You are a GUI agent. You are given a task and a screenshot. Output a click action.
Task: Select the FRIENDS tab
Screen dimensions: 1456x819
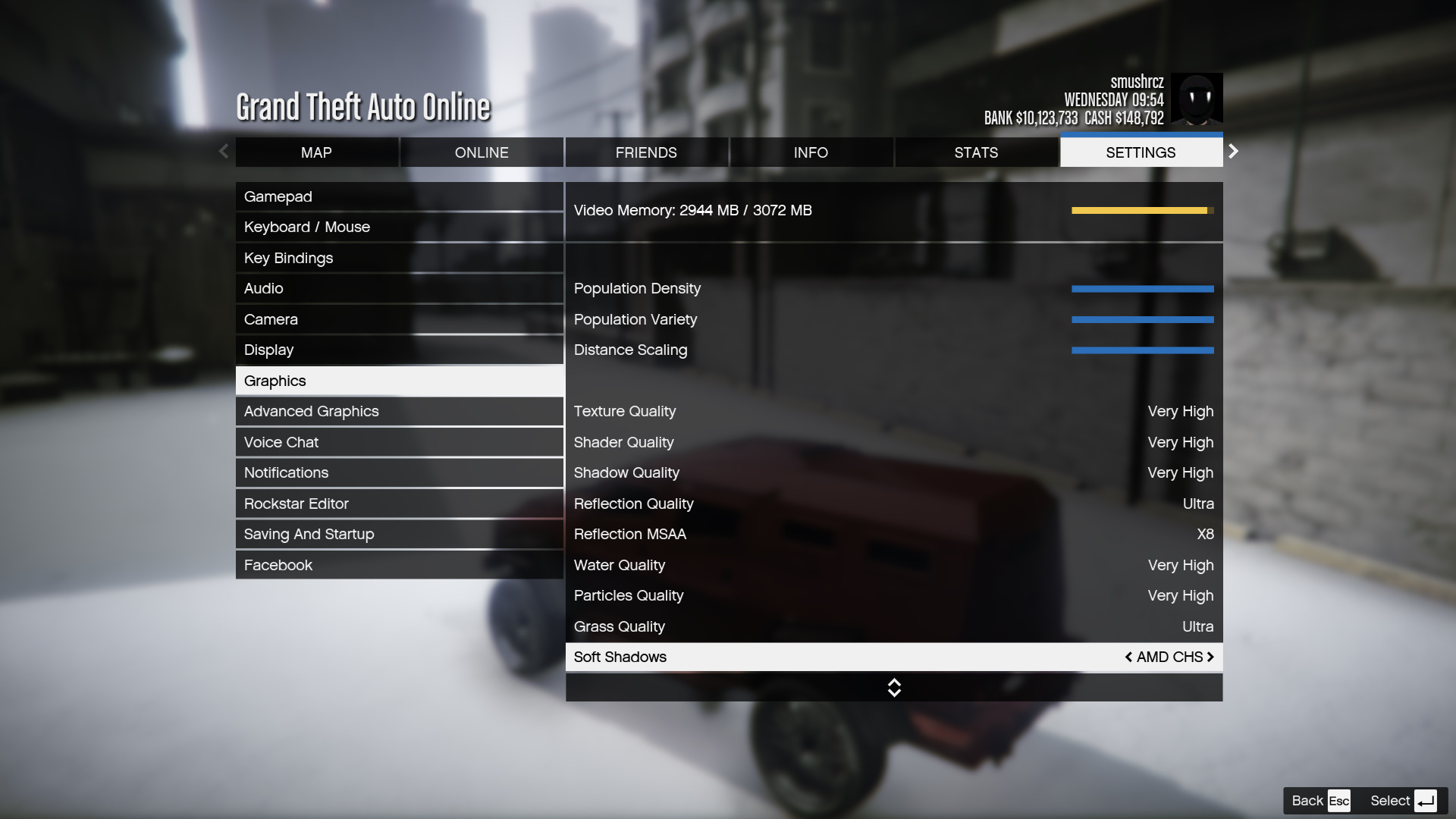click(x=646, y=152)
